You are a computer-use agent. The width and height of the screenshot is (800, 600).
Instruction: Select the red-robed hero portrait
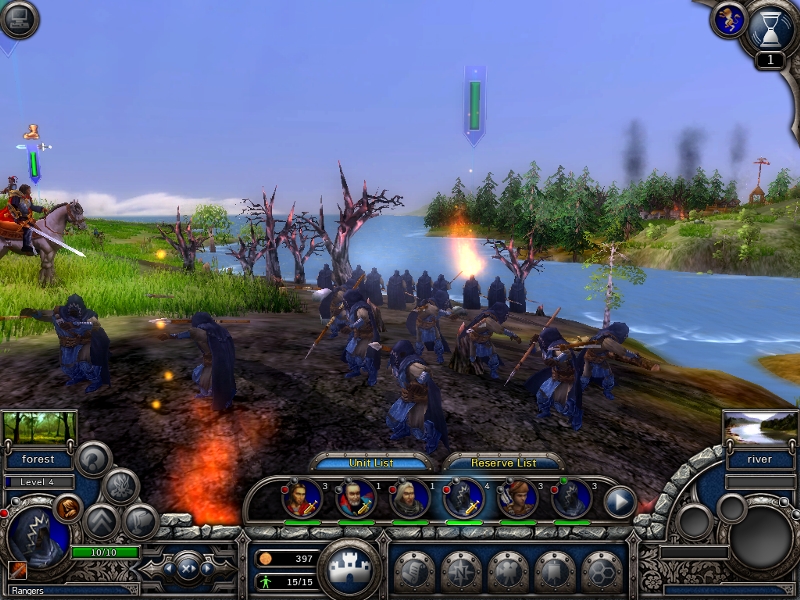301,498
